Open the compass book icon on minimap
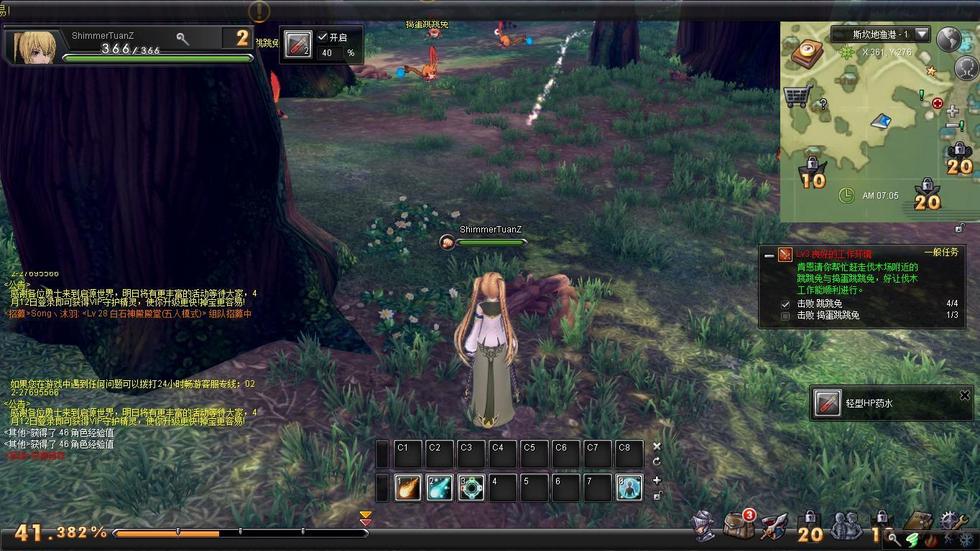Screen dimensions: 980x551 pyautogui.click(x=806, y=52)
